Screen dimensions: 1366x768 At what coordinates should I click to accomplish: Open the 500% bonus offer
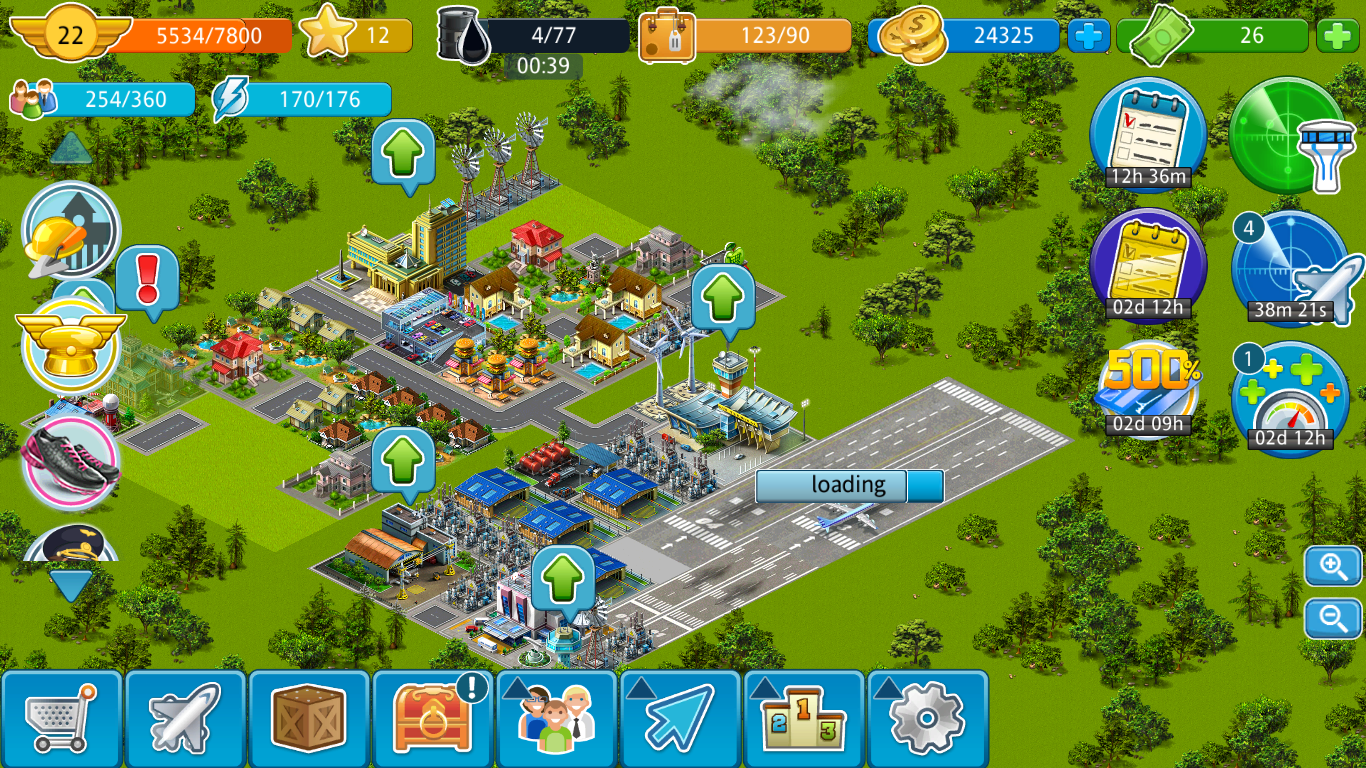tap(1147, 392)
